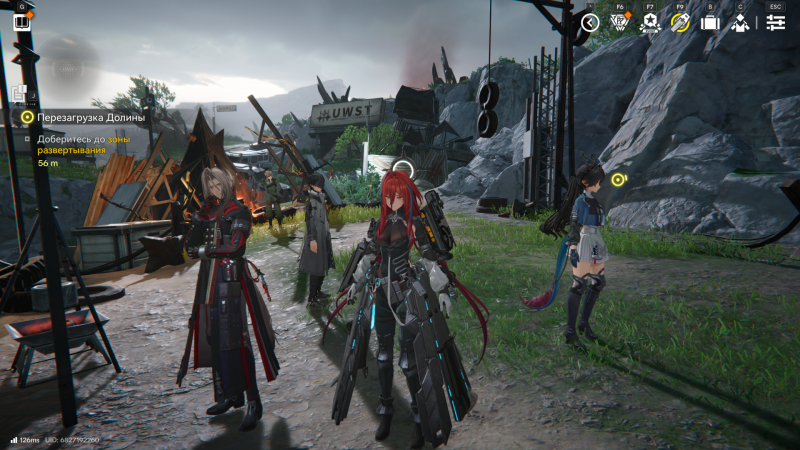Collapse the top menu with the arrow button
This screenshot has height=450, width=800.
[x=590, y=22]
